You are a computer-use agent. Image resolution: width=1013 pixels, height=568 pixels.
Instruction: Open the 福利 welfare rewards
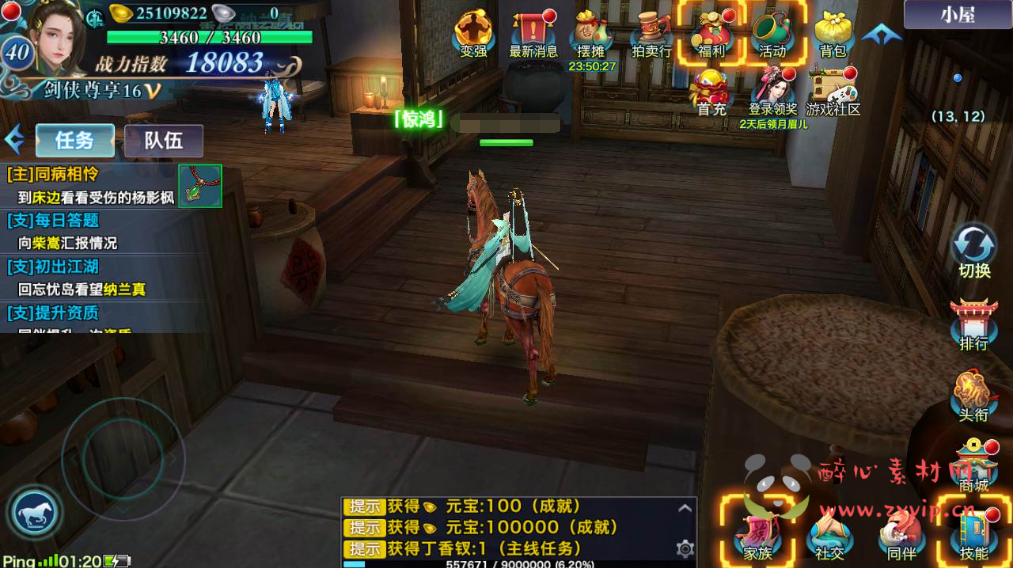coord(712,33)
